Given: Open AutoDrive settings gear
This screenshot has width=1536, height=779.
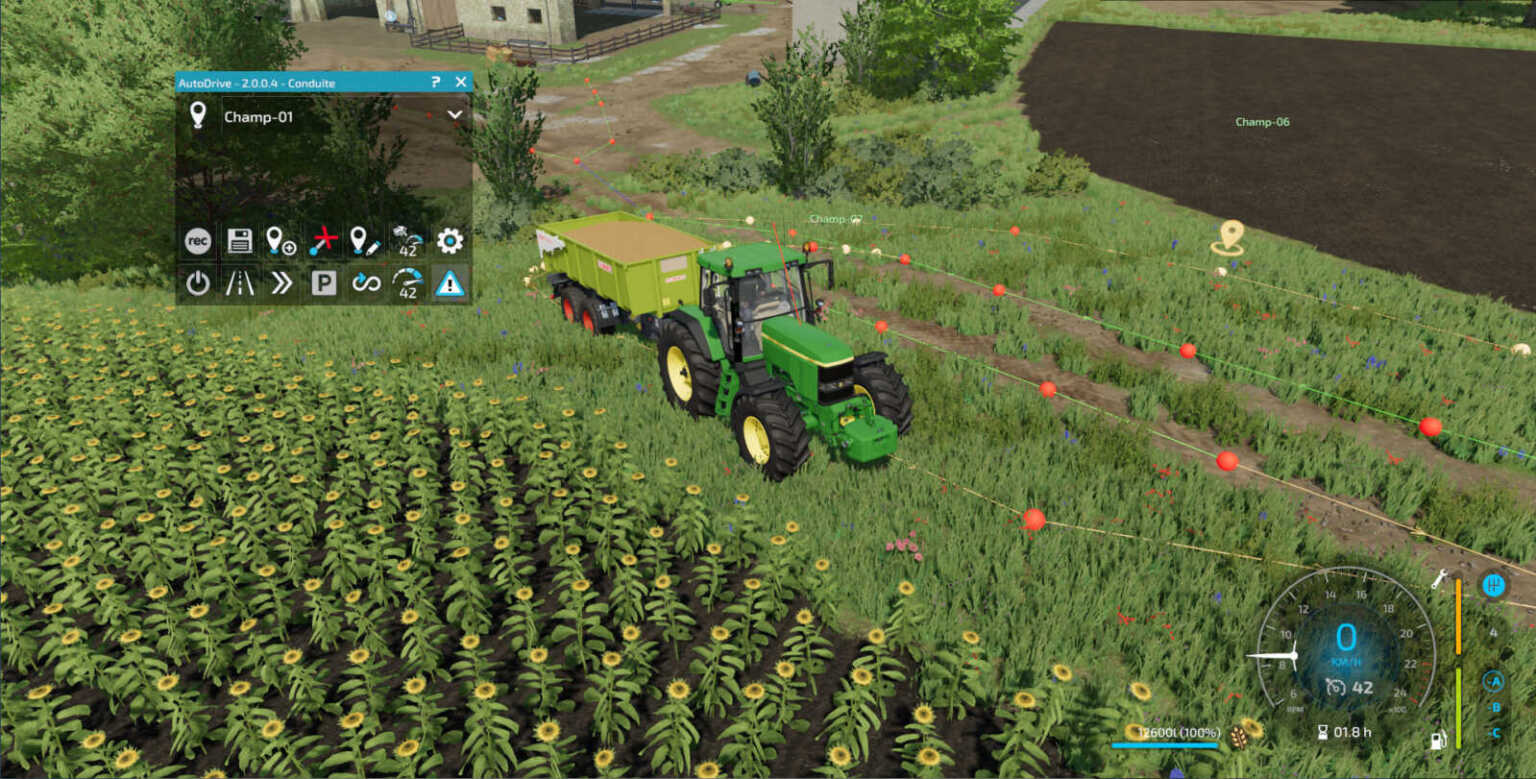Looking at the screenshot, I should [x=450, y=241].
